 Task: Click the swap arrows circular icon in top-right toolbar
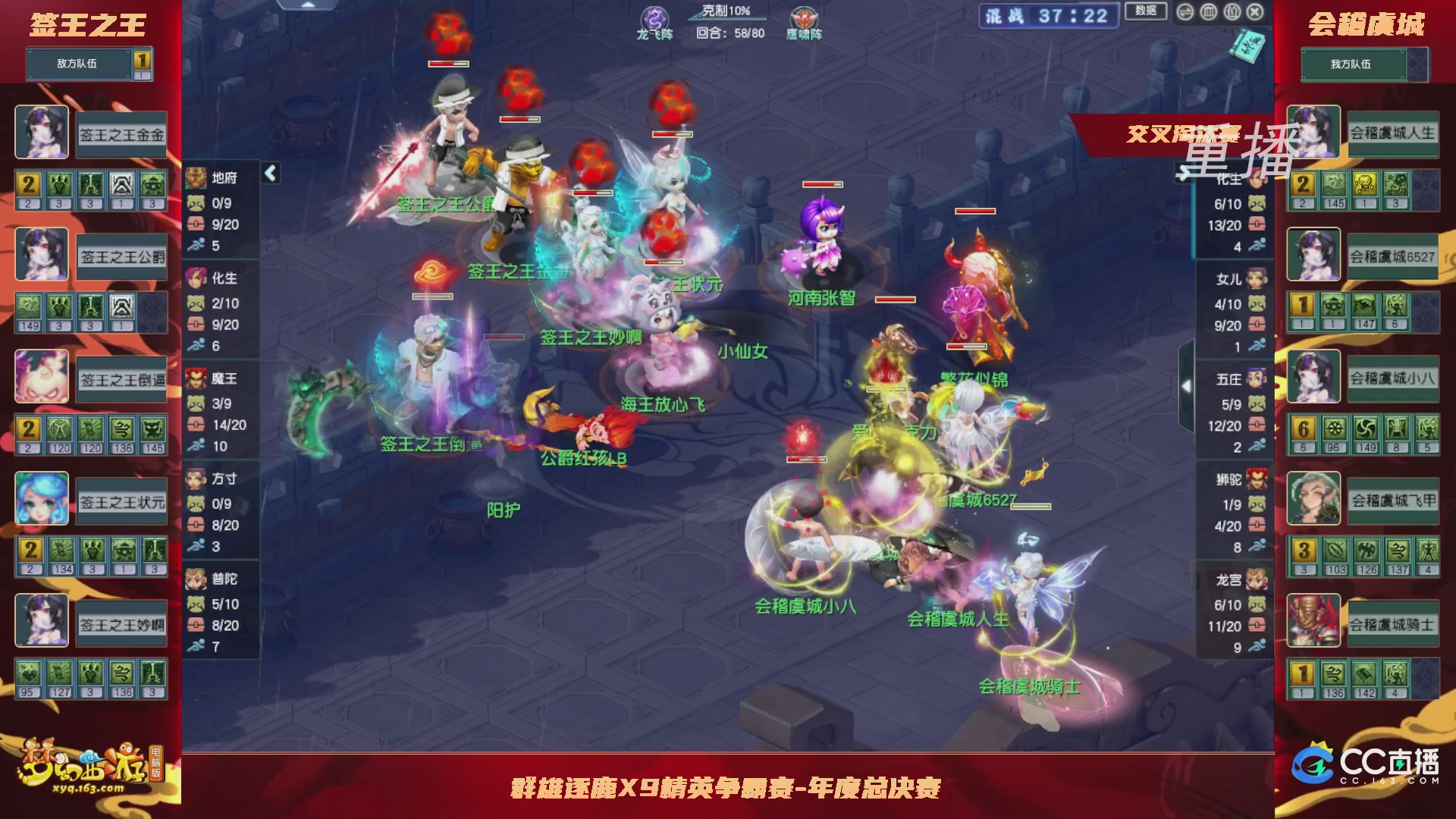click(x=1185, y=12)
